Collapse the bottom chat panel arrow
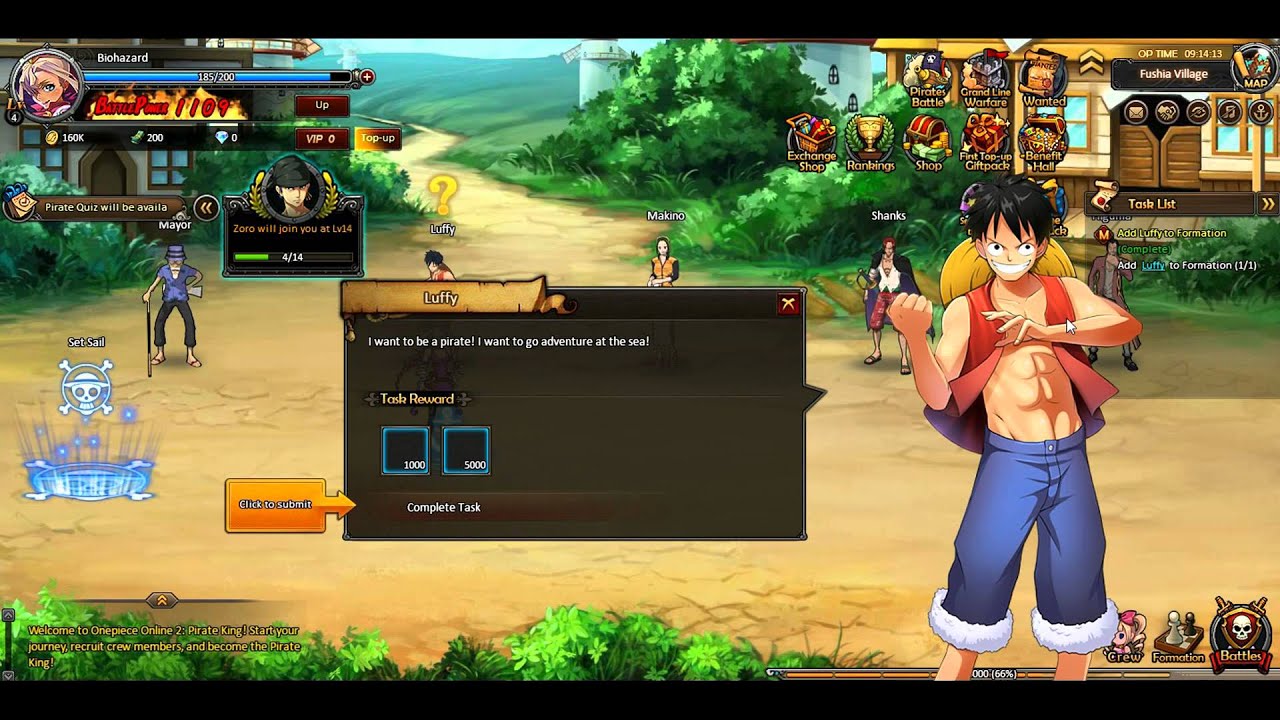 (160, 600)
